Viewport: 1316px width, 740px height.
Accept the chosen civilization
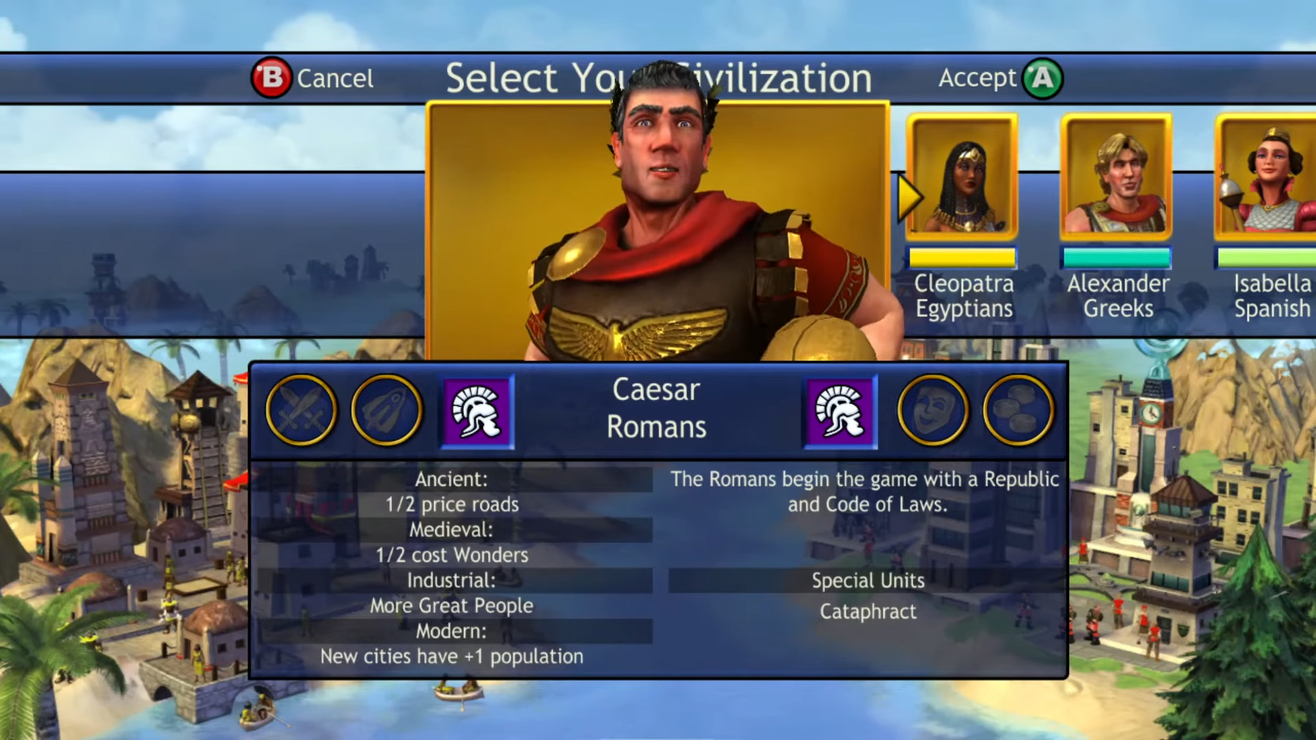pyautogui.click(x=1000, y=78)
